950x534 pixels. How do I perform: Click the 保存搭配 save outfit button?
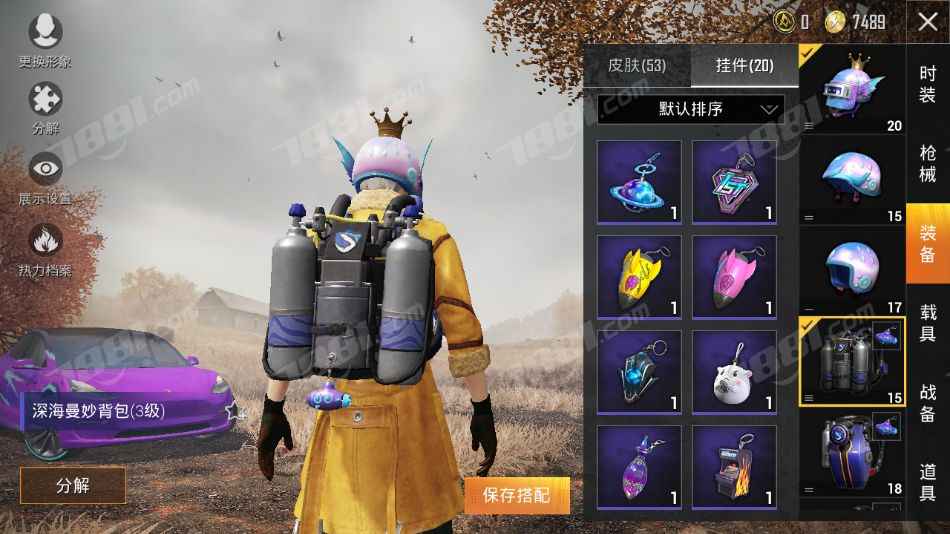tap(517, 494)
